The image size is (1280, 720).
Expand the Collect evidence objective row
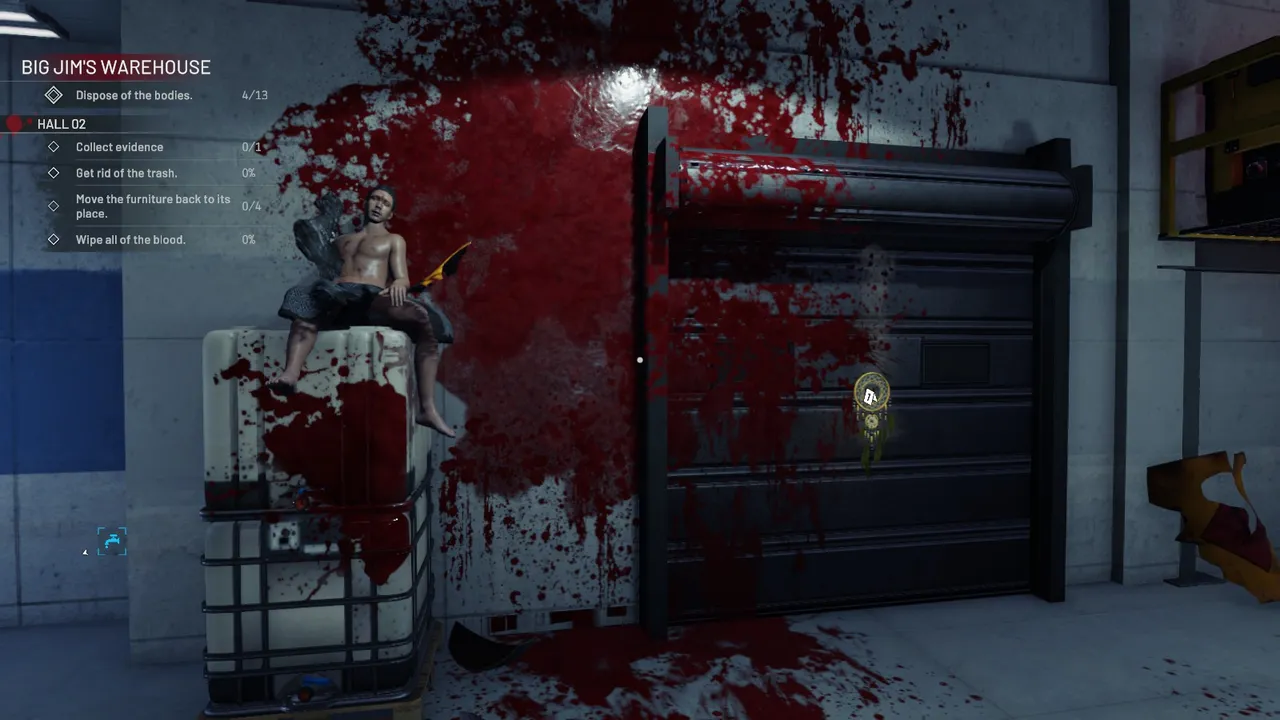pyautogui.click(x=119, y=147)
